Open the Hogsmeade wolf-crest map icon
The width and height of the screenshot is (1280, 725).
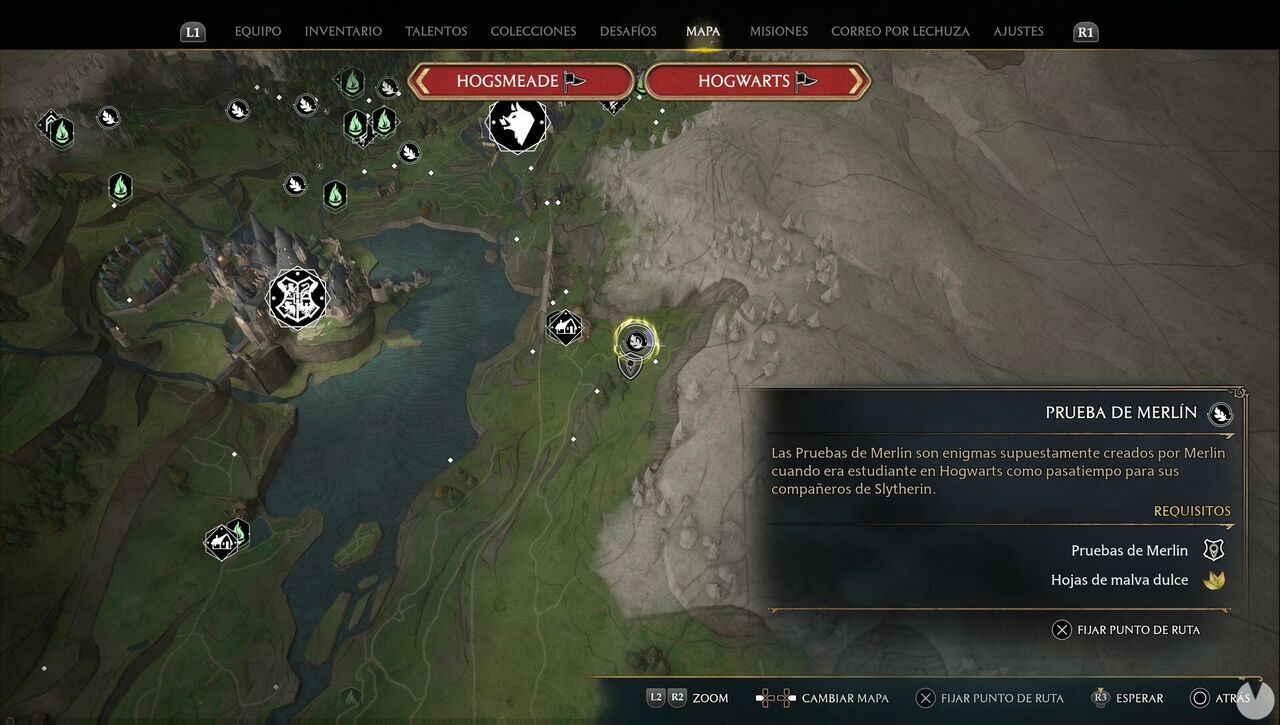(517, 124)
